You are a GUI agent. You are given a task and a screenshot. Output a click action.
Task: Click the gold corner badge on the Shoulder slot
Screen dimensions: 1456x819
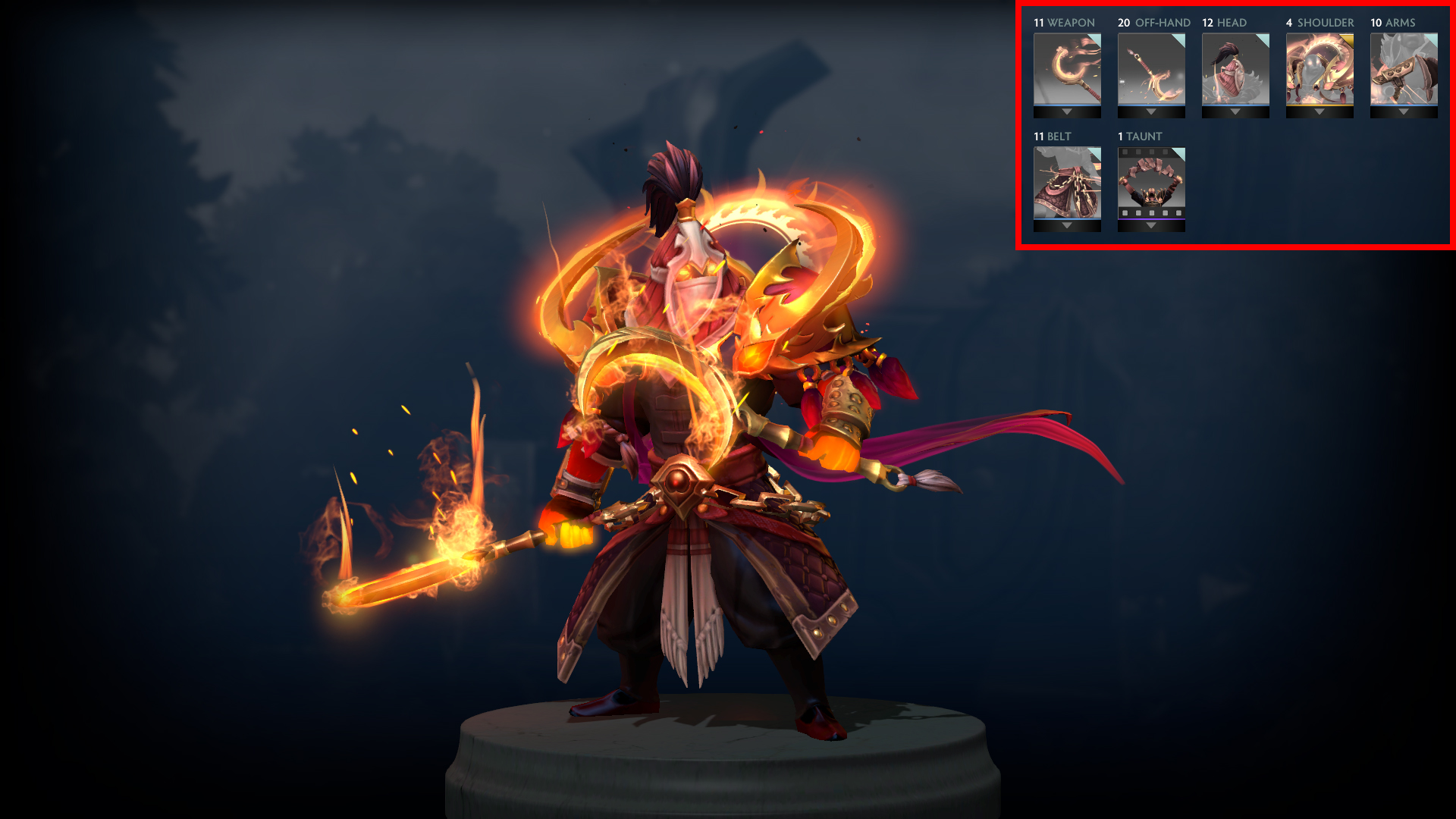click(x=1348, y=40)
